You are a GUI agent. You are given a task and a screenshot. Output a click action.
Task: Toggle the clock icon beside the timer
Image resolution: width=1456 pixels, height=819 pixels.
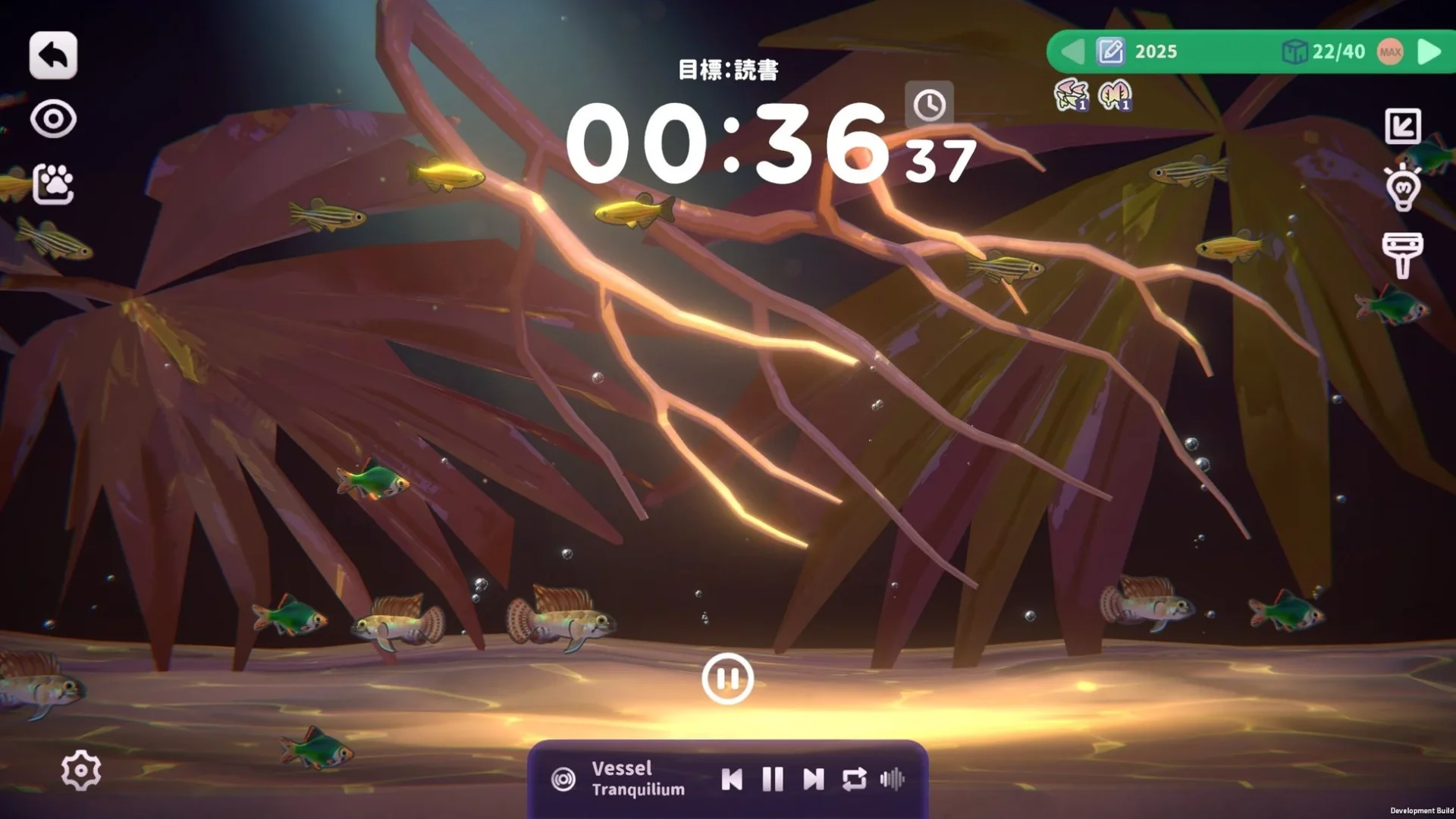tap(931, 105)
